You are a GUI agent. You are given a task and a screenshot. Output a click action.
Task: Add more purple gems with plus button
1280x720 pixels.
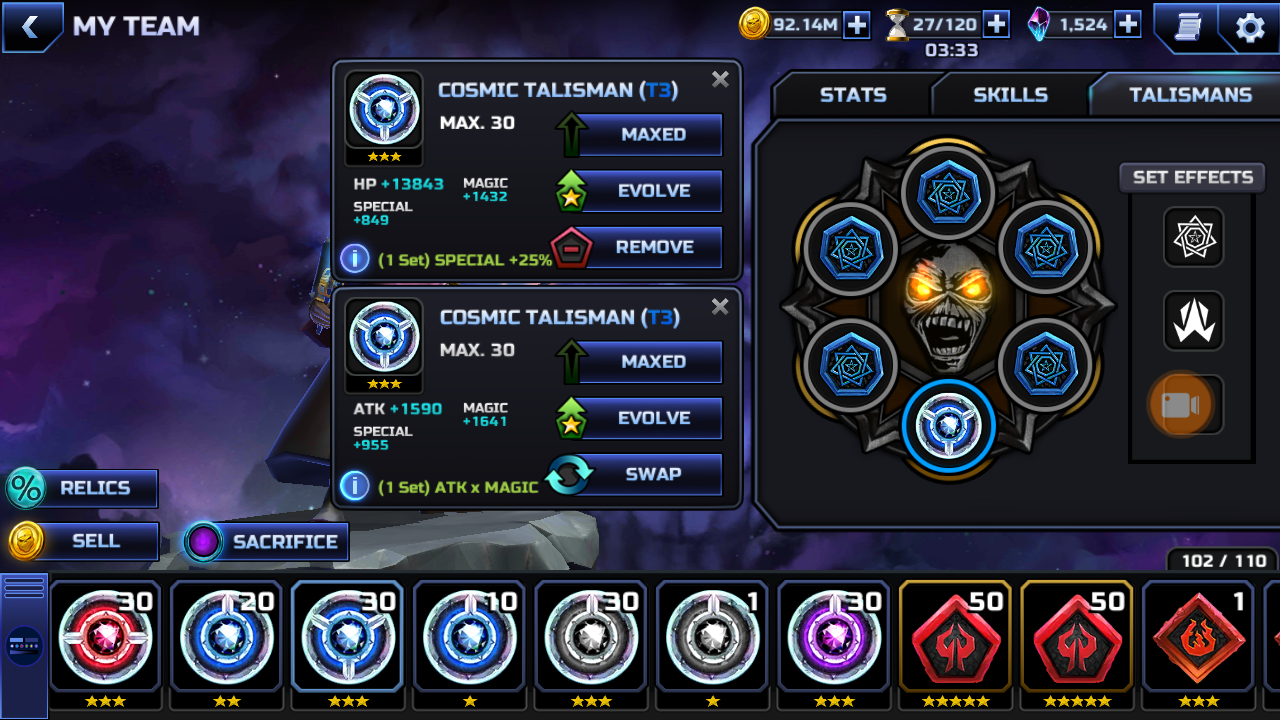tap(1128, 25)
